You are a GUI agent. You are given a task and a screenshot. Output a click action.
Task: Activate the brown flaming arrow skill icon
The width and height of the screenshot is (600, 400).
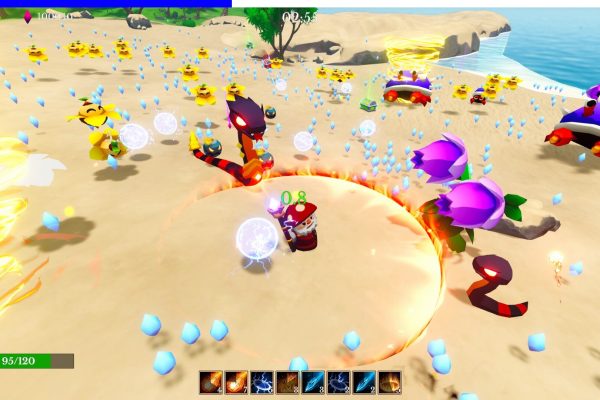click(x=287, y=382)
